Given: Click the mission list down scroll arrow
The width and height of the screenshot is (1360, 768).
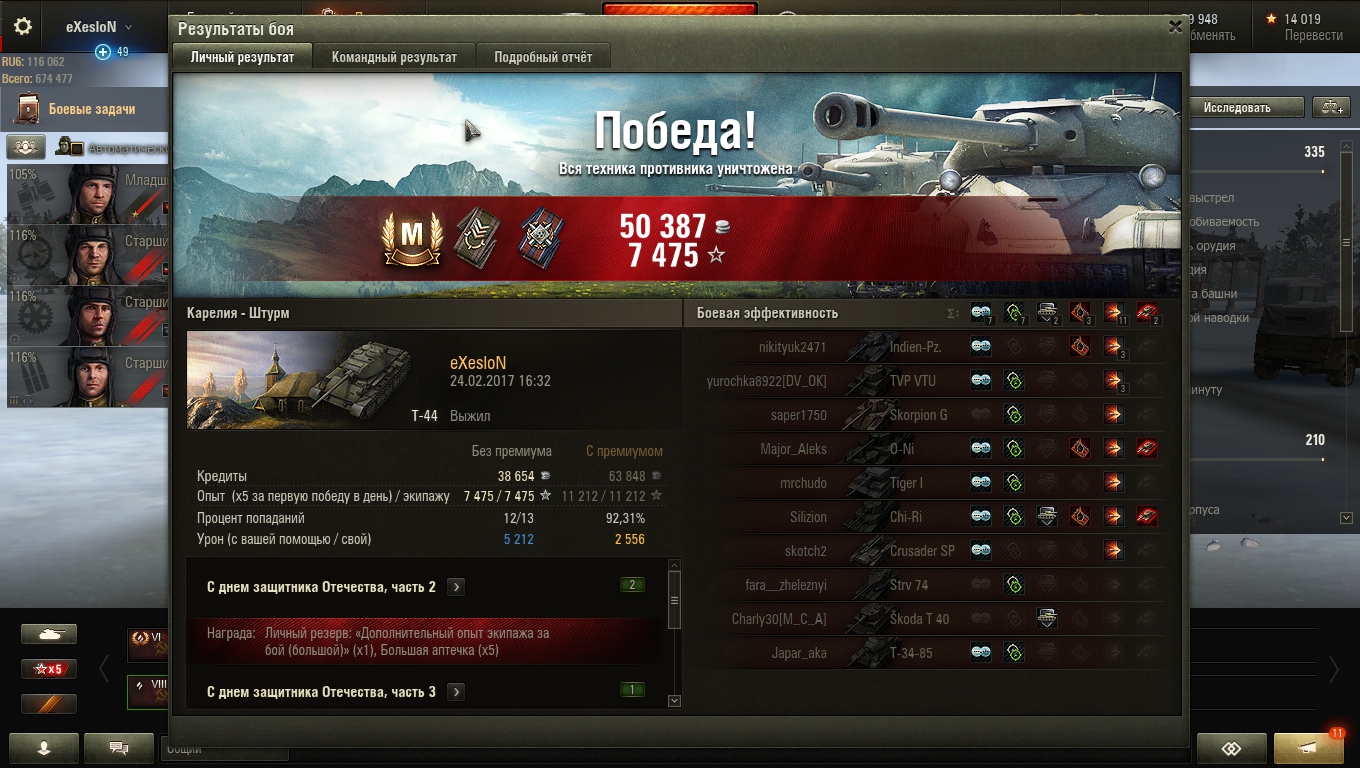Looking at the screenshot, I should (674, 701).
